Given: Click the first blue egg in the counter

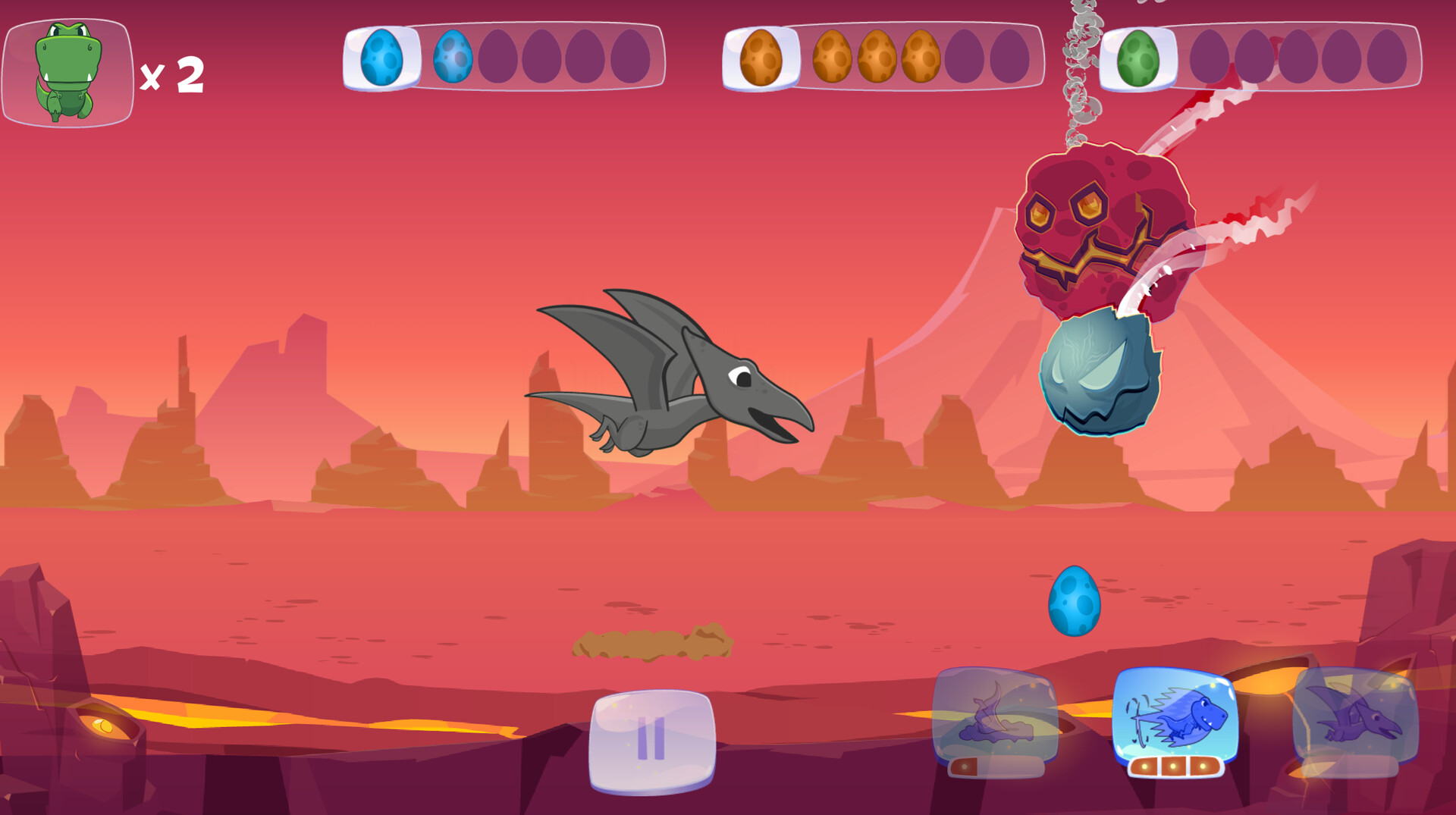Looking at the screenshot, I should click(385, 57).
